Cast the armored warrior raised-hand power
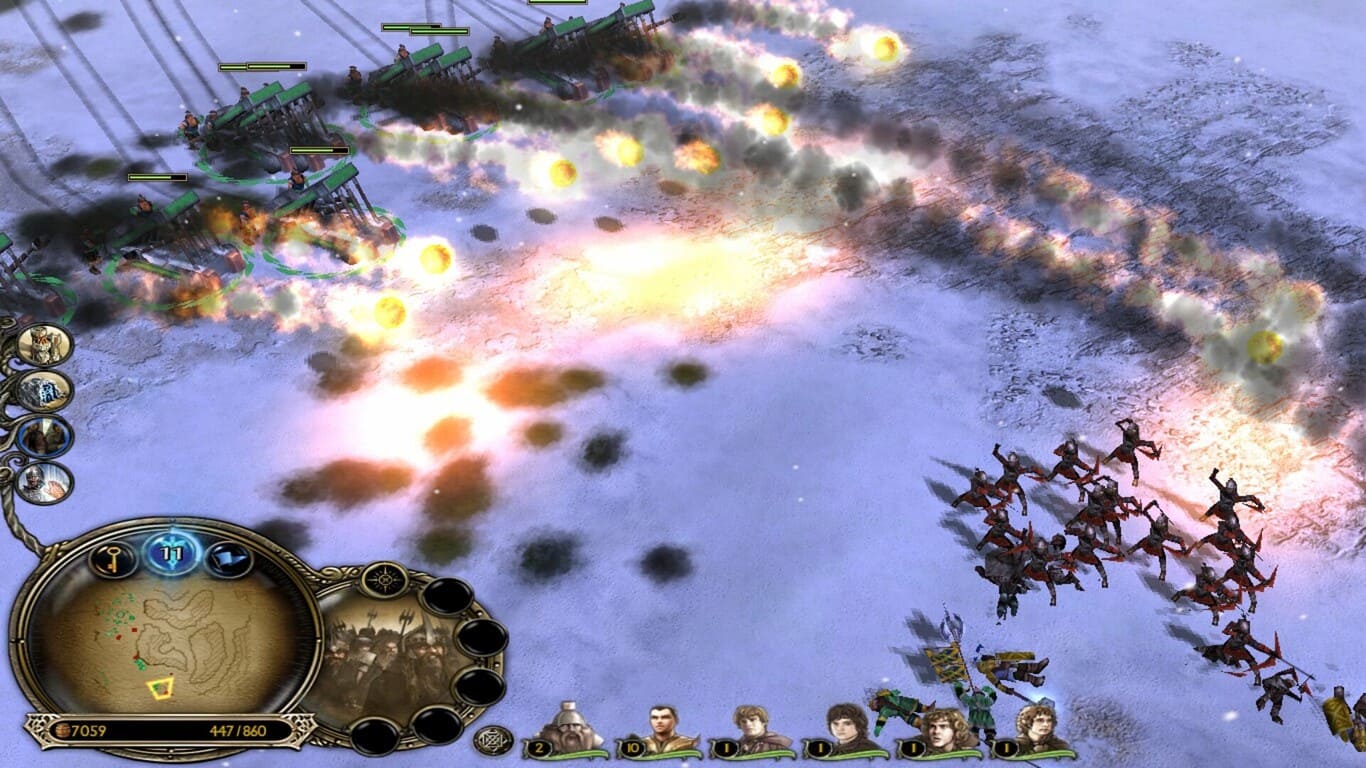This screenshot has height=768, width=1366. (x=45, y=483)
